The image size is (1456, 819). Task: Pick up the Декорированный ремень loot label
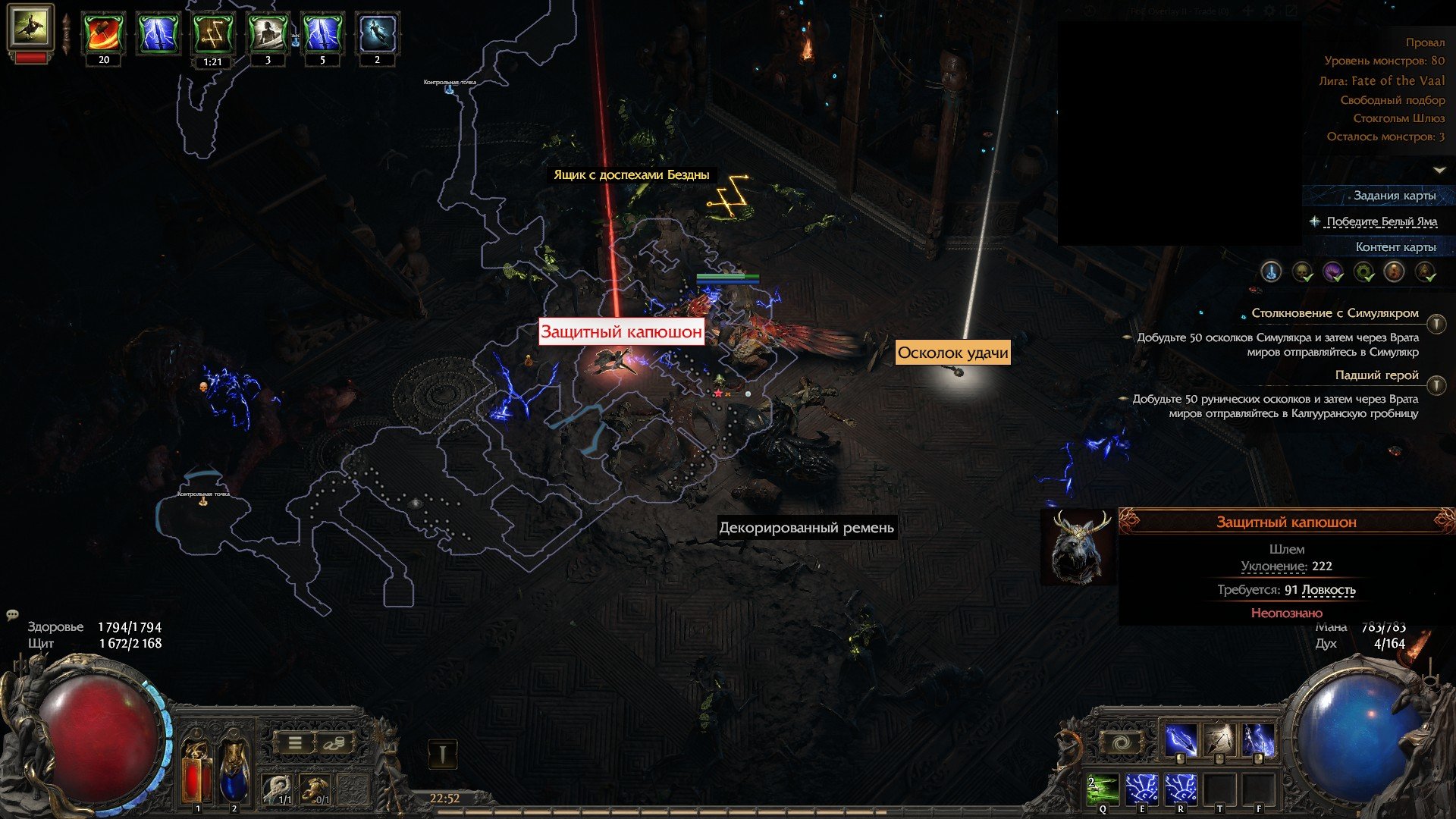(x=806, y=528)
